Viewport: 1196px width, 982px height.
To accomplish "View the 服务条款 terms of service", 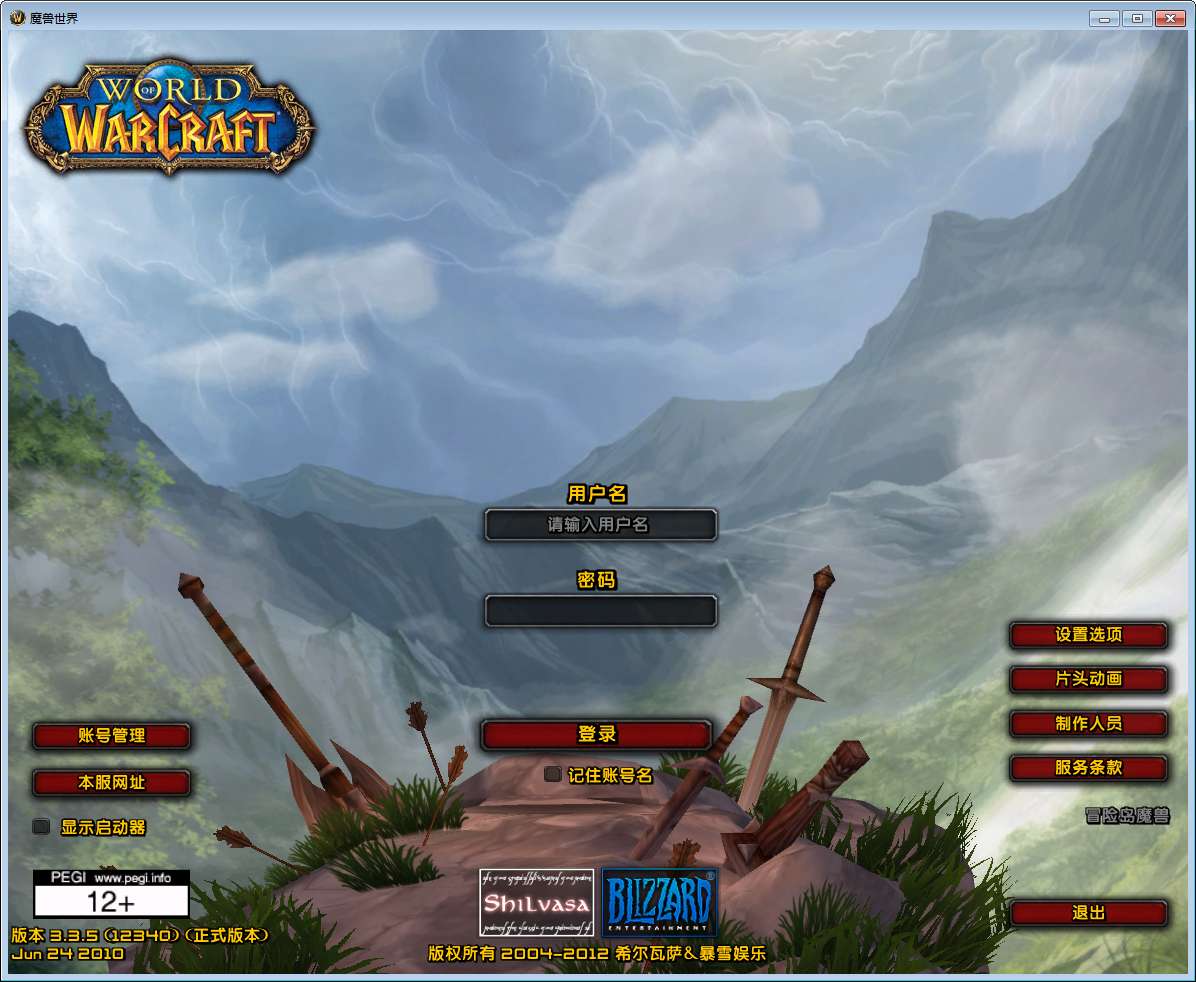I will point(1088,768).
